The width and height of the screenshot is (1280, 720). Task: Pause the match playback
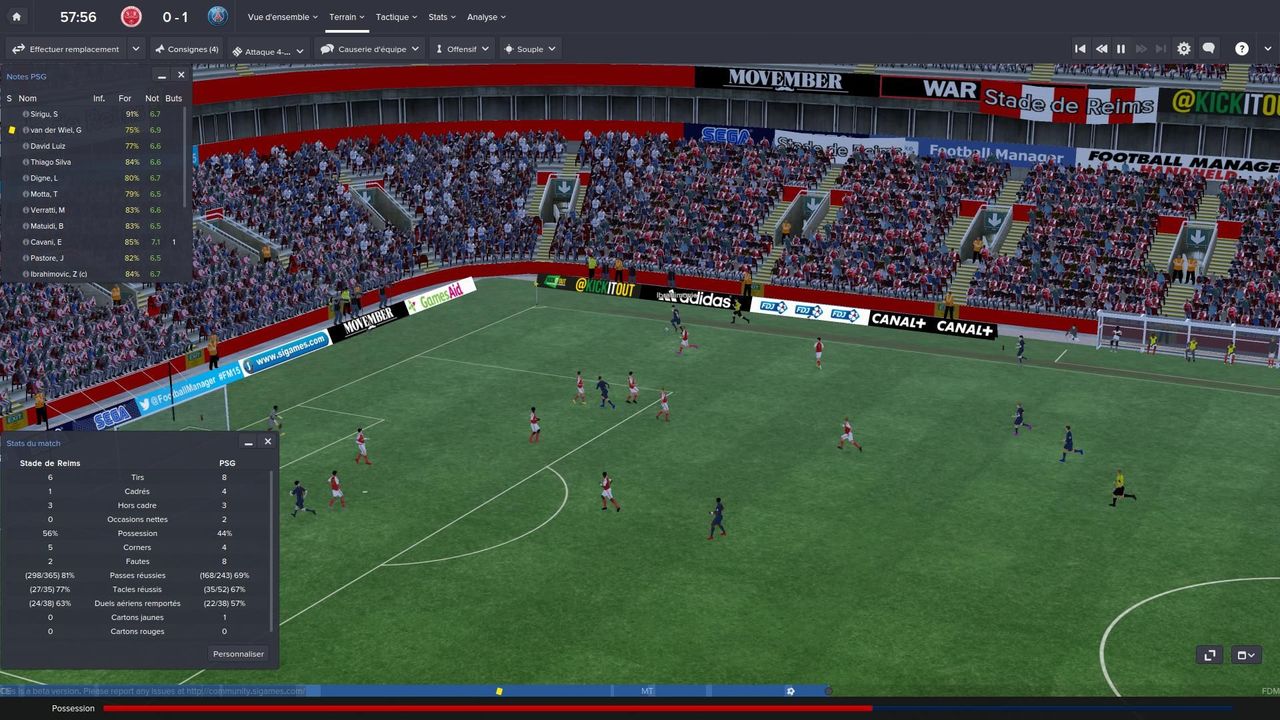[1121, 49]
